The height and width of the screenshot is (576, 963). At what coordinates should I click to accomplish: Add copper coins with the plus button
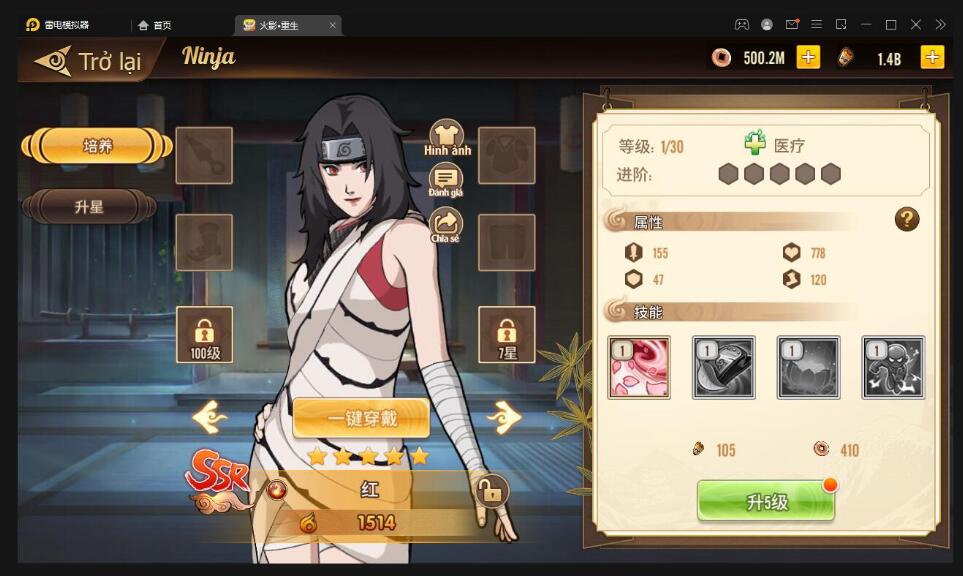tap(808, 57)
